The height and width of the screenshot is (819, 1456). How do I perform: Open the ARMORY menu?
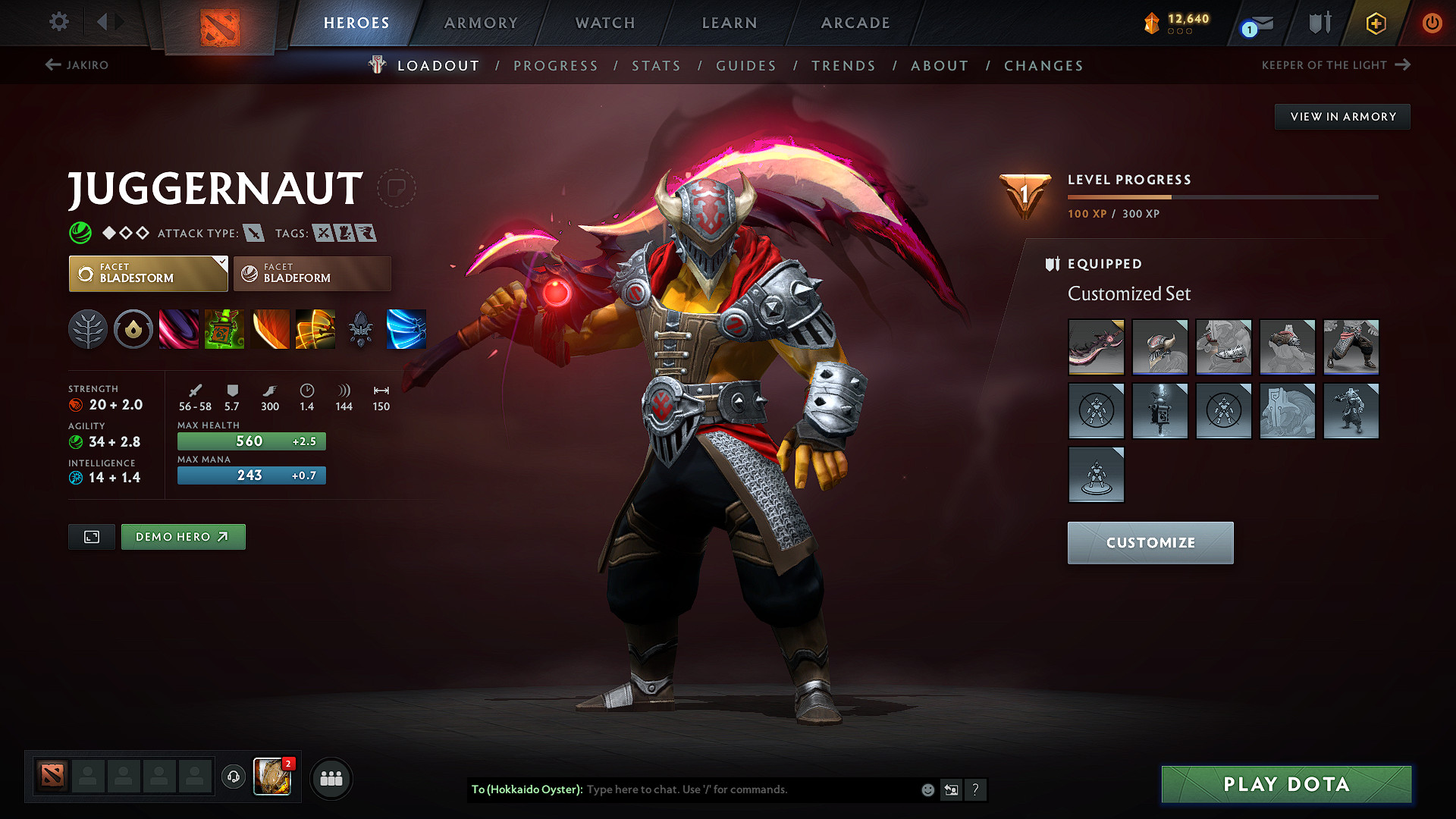[481, 23]
